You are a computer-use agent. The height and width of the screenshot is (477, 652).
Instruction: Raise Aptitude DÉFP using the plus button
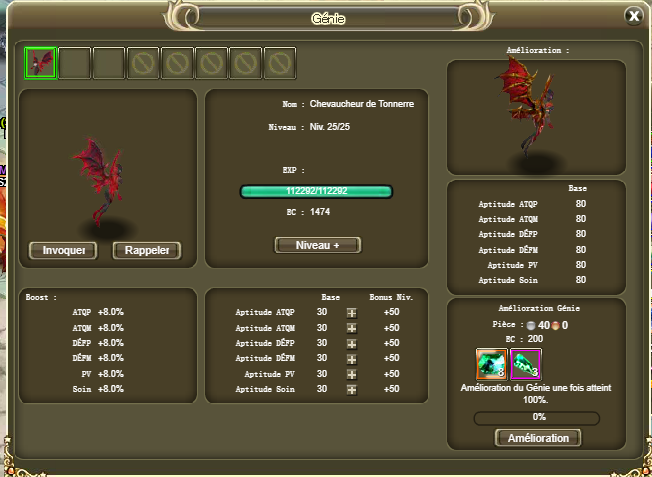(351, 343)
